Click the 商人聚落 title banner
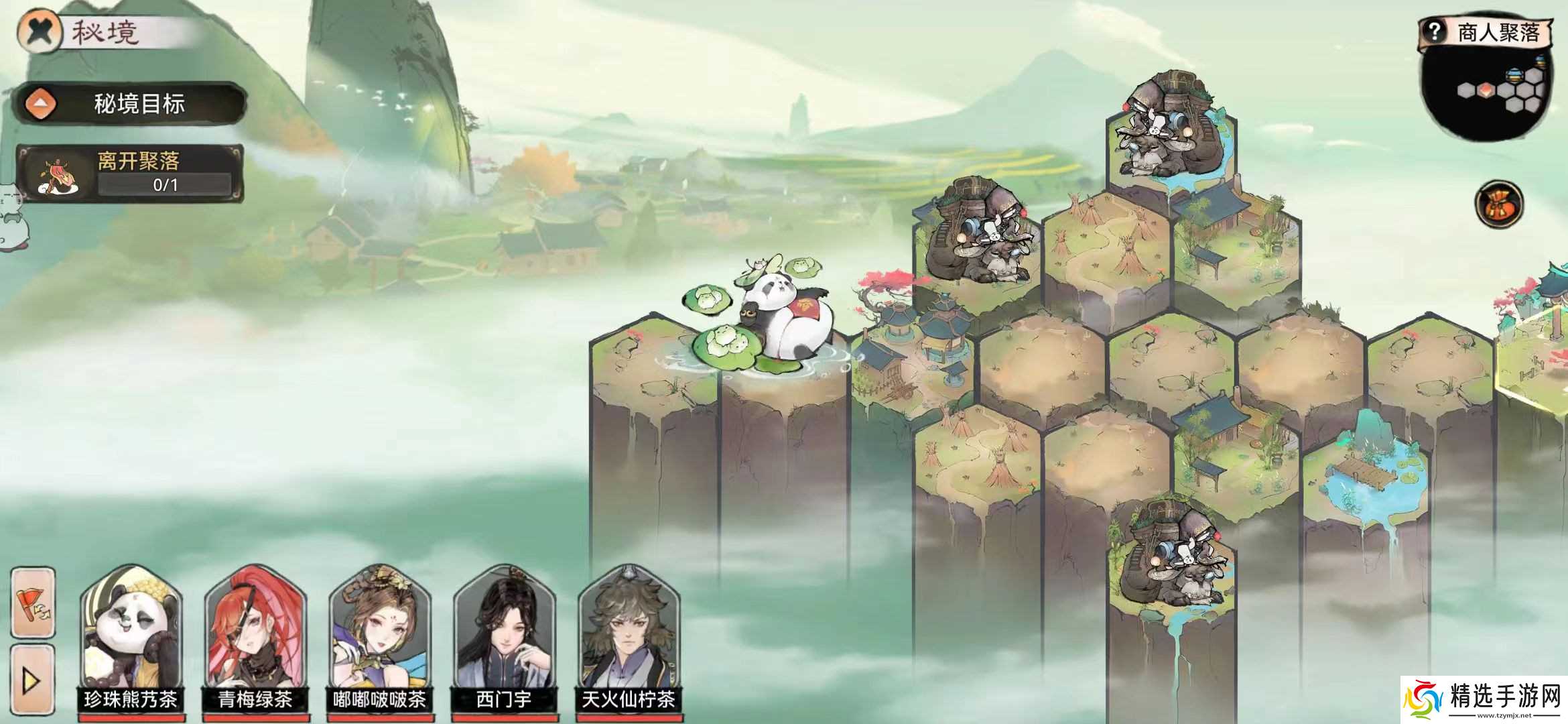The width and height of the screenshot is (1568, 724). tap(1501, 30)
